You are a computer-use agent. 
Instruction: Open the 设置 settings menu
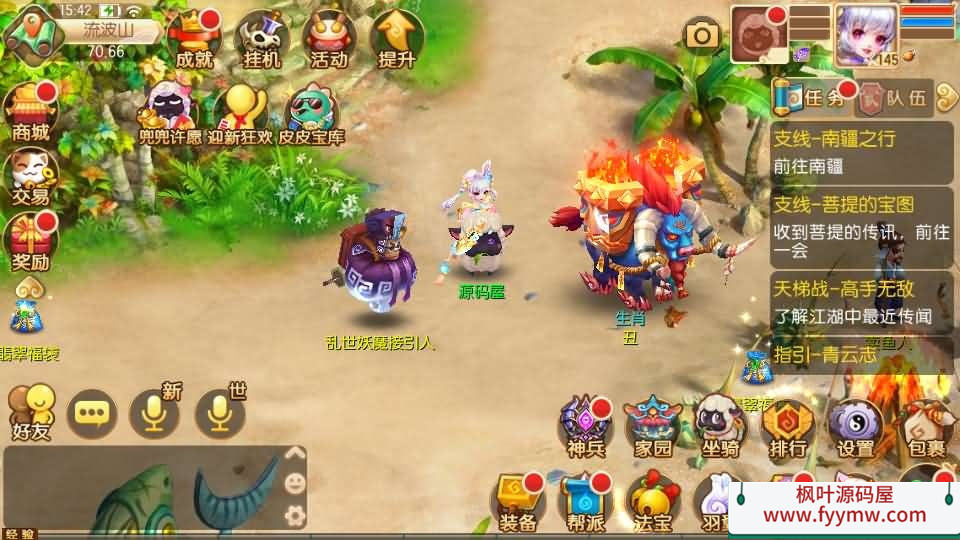click(855, 425)
